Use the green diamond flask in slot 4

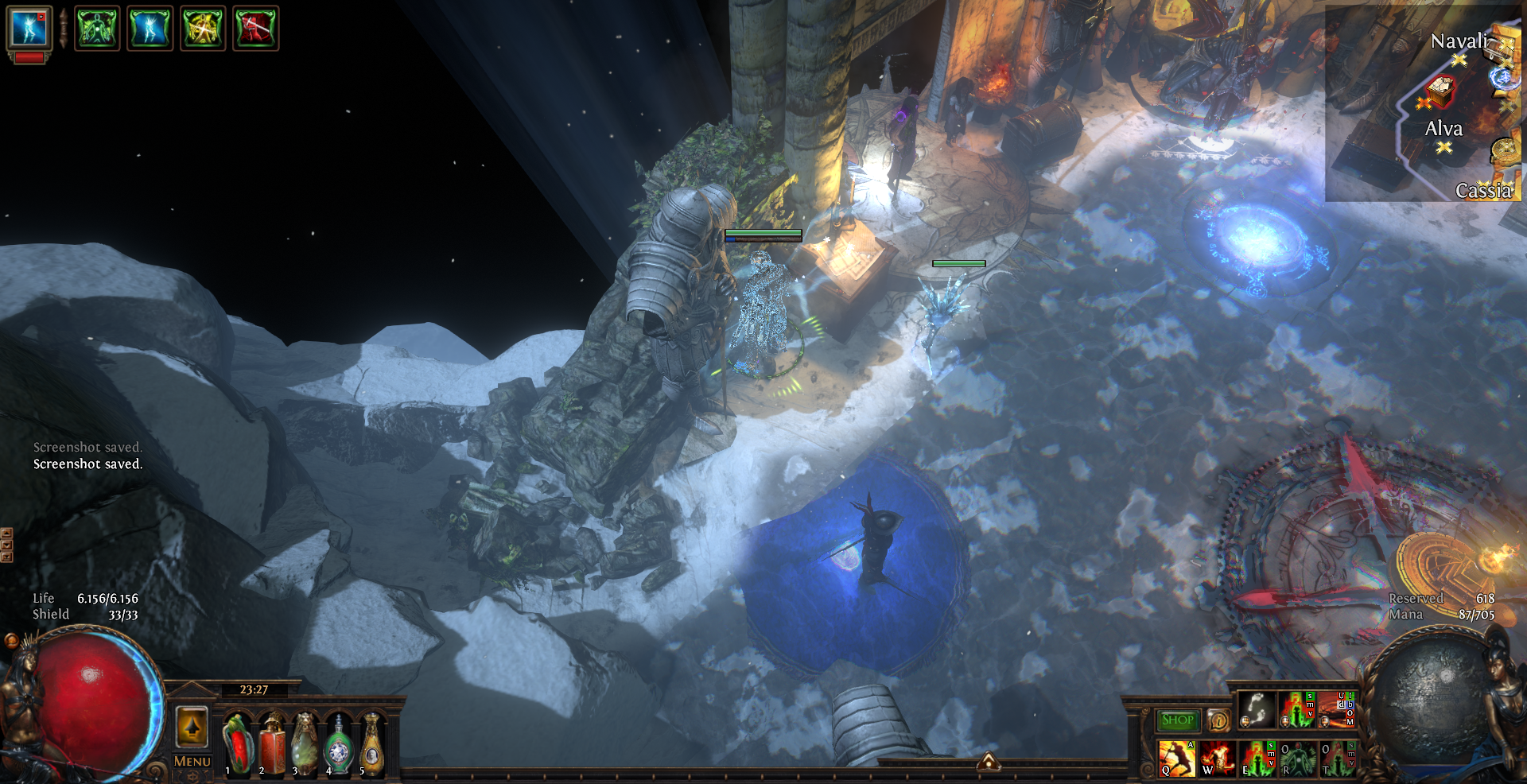(x=339, y=745)
